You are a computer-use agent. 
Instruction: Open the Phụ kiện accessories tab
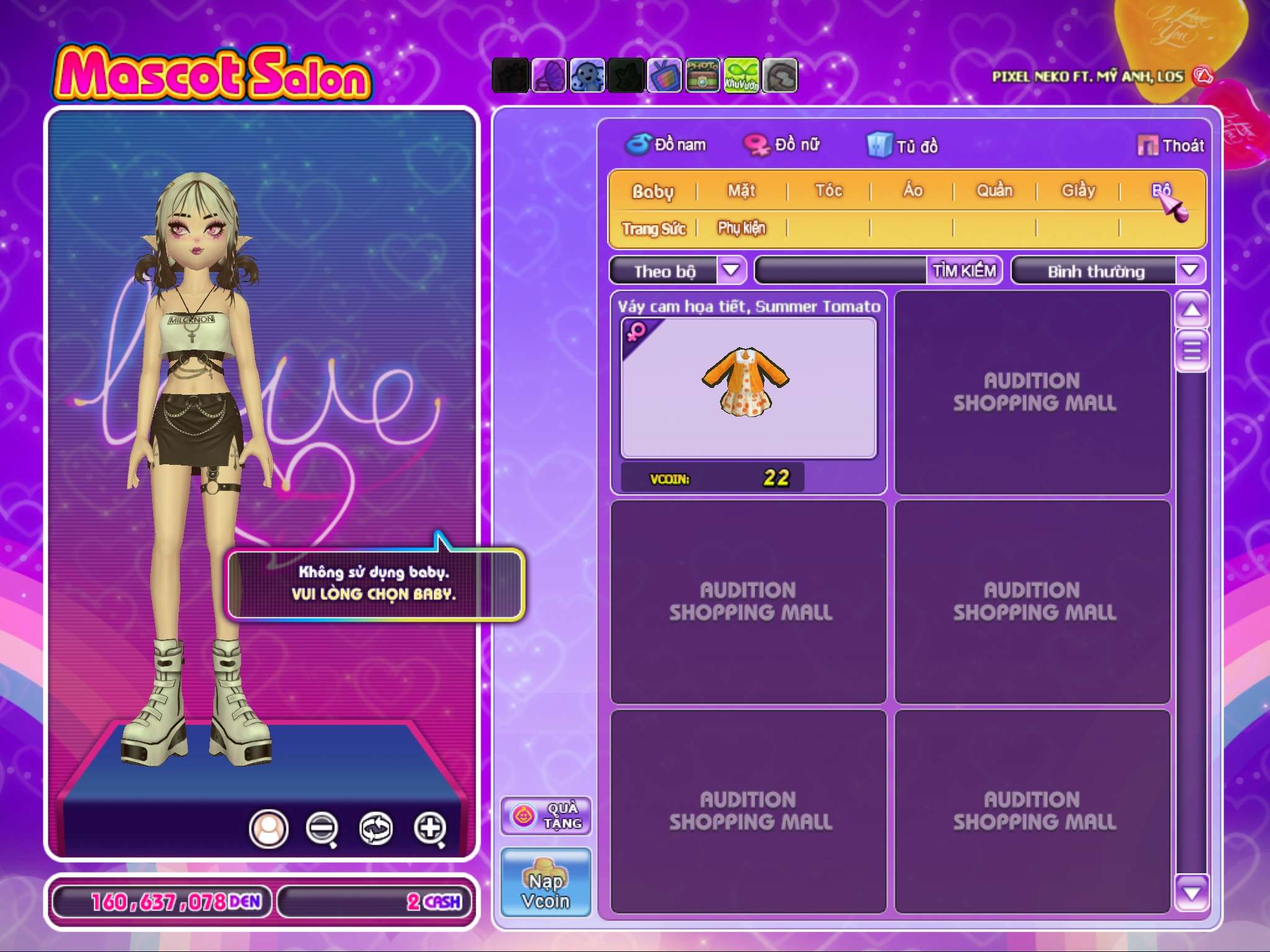pyautogui.click(x=742, y=229)
